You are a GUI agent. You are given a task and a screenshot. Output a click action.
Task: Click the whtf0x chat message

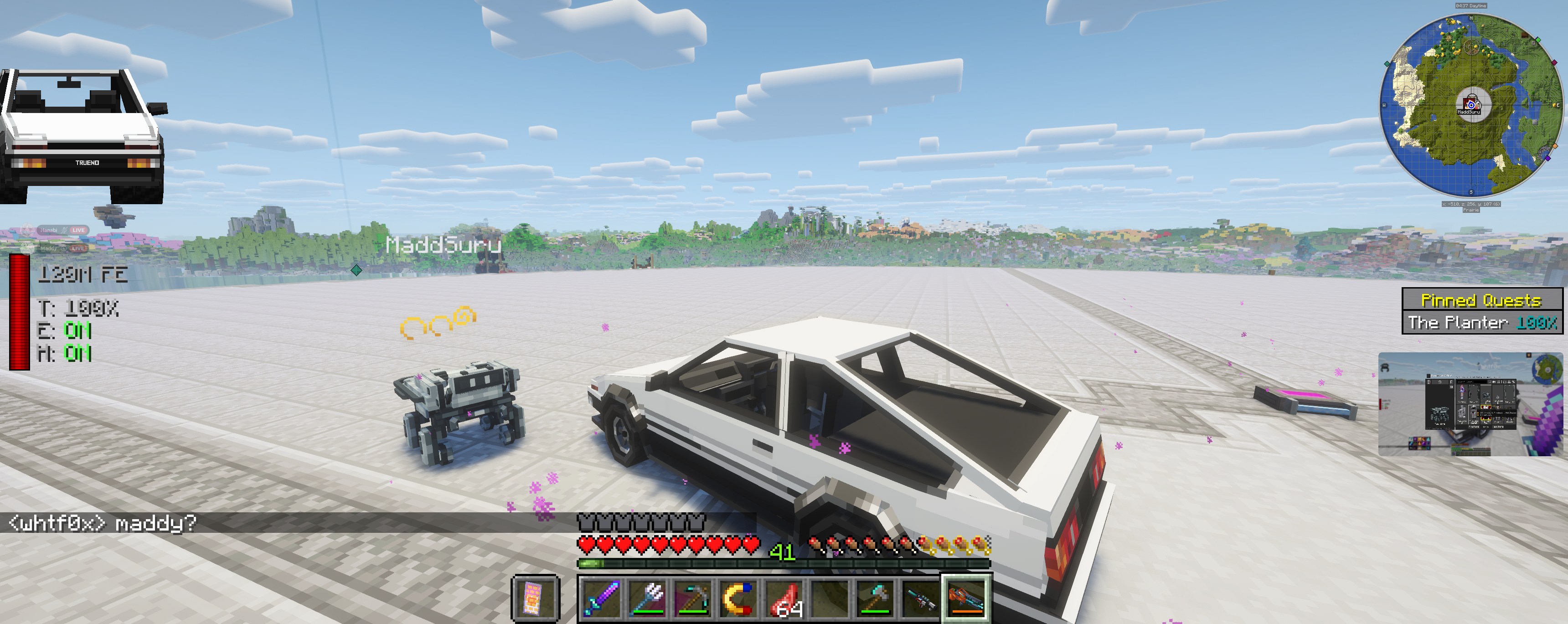[102, 523]
